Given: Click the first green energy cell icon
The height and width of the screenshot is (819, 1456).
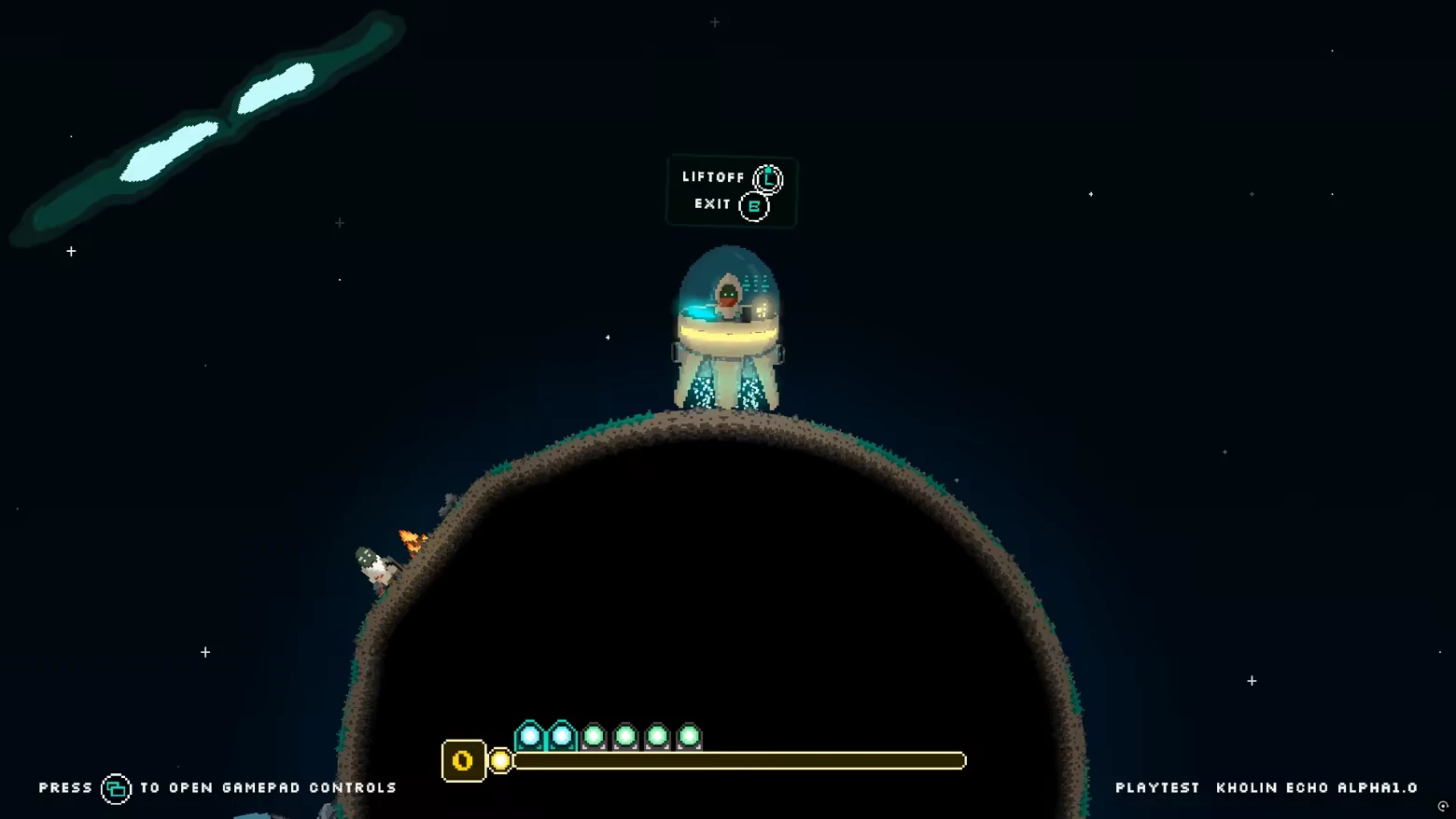Looking at the screenshot, I should (593, 738).
